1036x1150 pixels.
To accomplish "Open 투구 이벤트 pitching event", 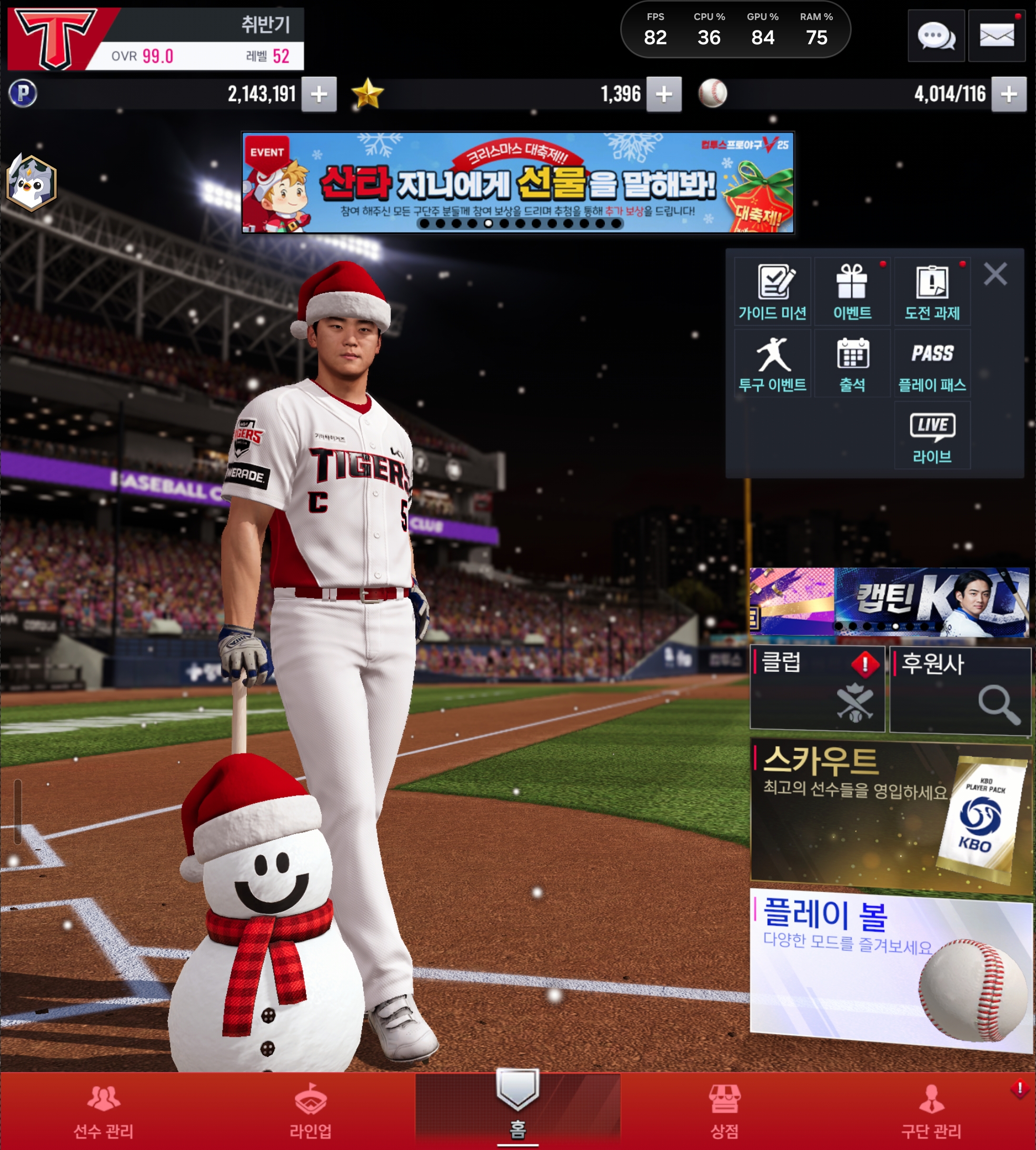I will (772, 364).
